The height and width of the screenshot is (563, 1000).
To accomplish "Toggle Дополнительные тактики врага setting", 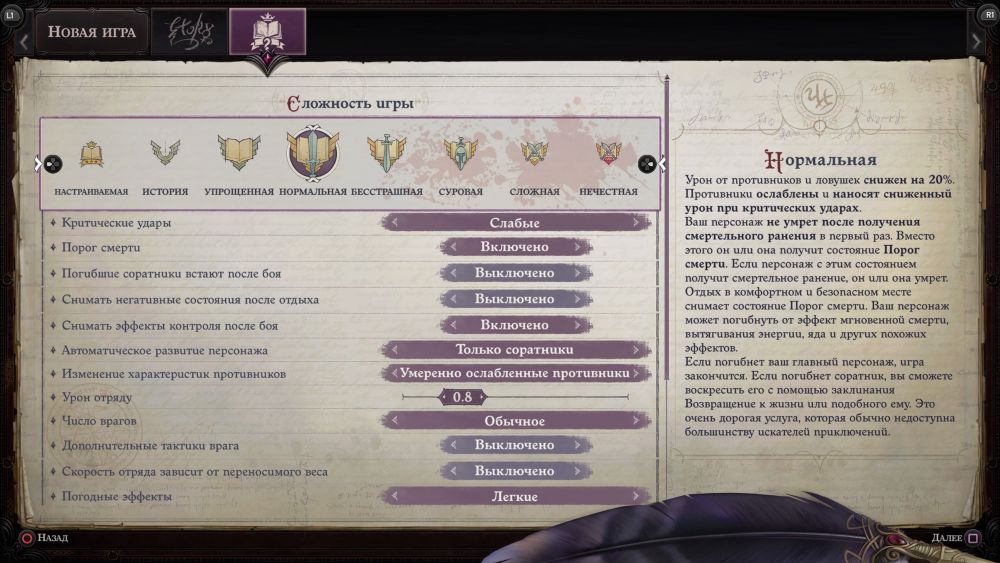I will (515, 445).
